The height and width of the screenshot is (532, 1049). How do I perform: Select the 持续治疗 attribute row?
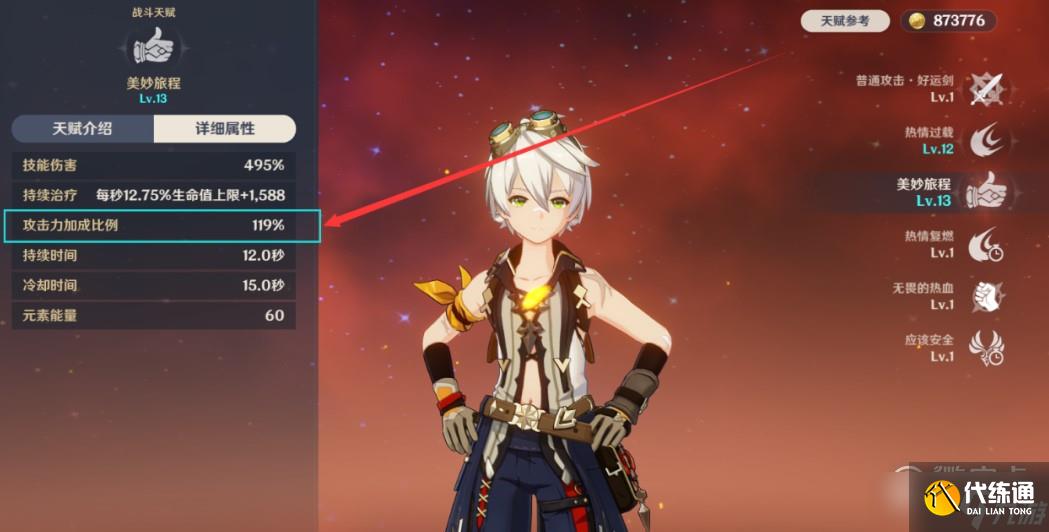tap(154, 195)
